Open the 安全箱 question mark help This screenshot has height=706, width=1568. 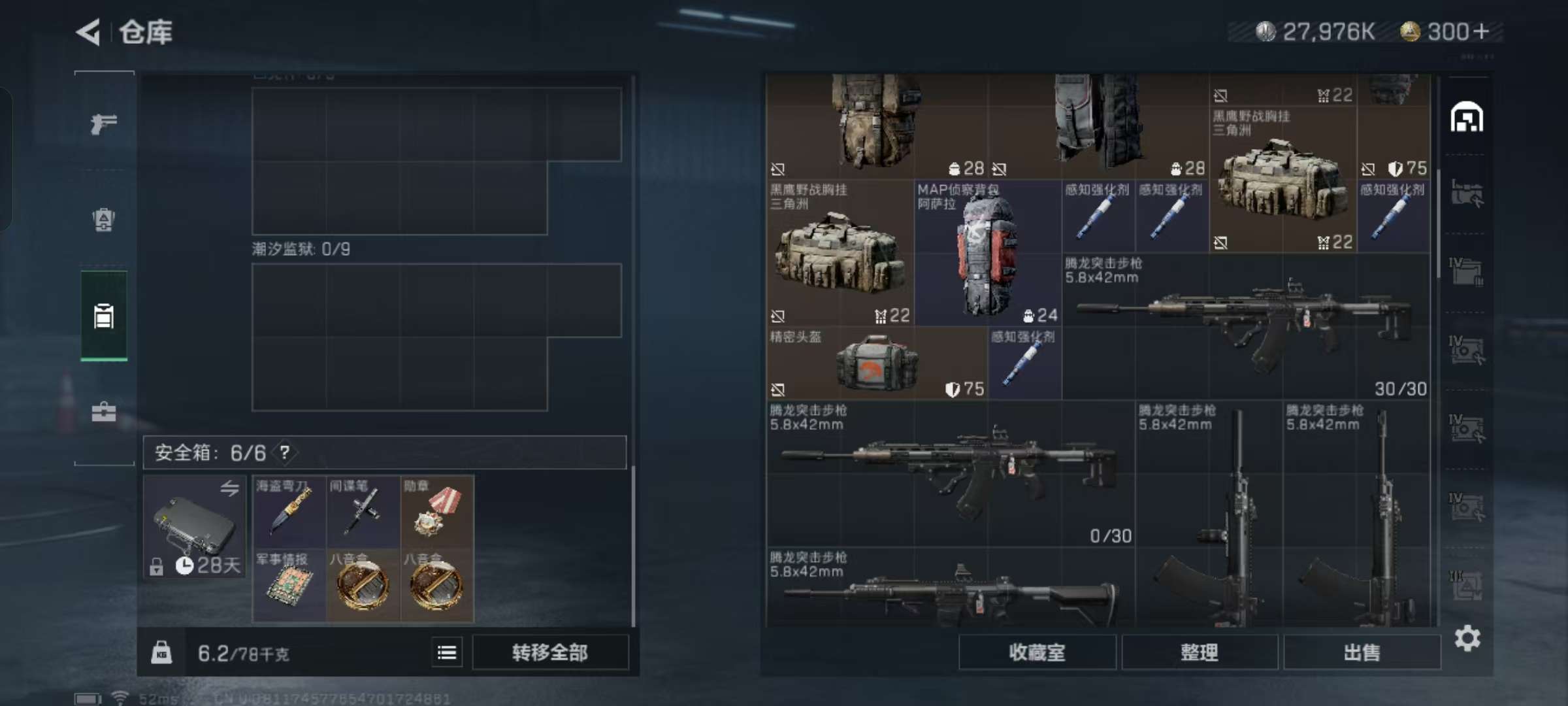pos(284,452)
